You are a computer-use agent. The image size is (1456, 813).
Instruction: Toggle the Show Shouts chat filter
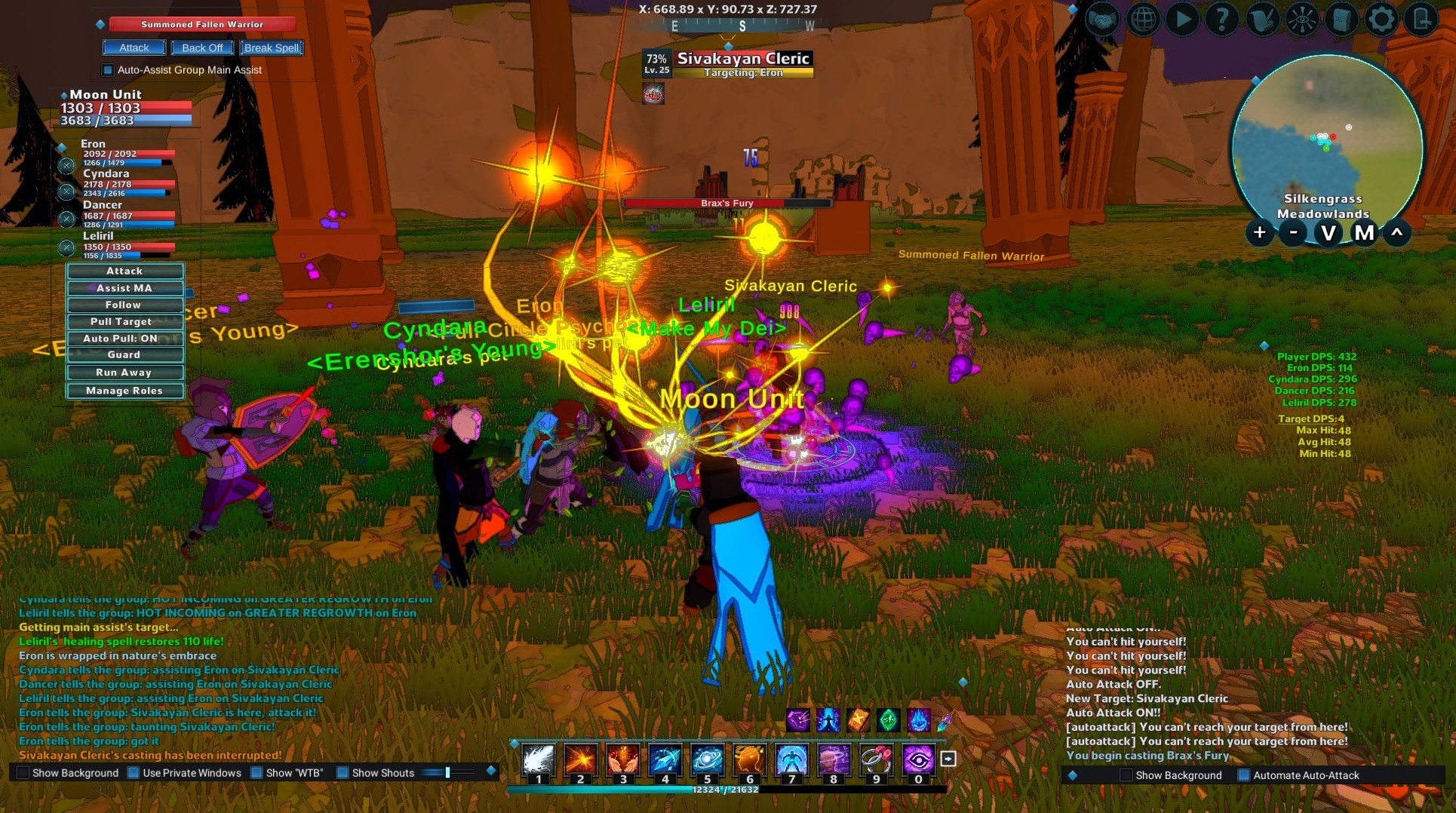click(343, 773)
